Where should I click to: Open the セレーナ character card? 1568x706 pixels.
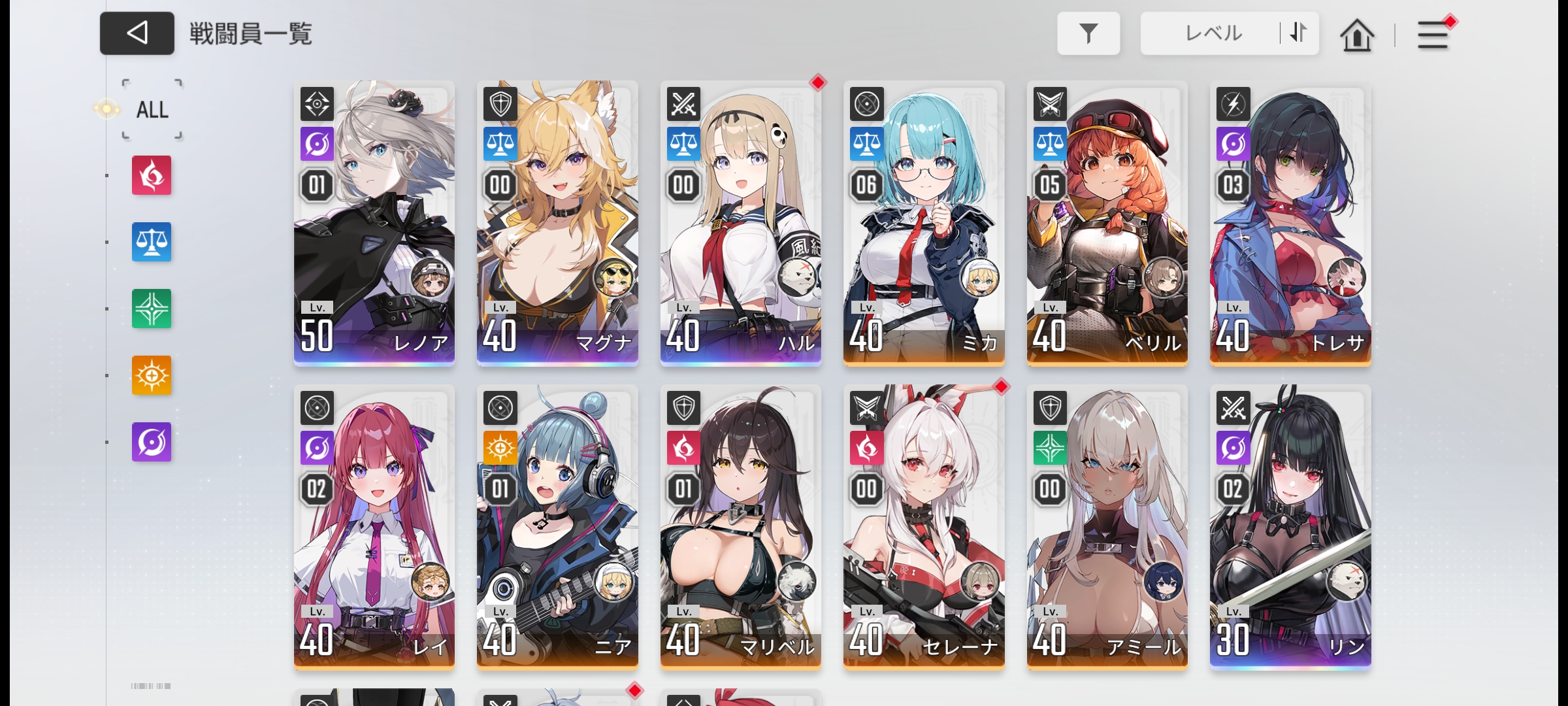924,526
